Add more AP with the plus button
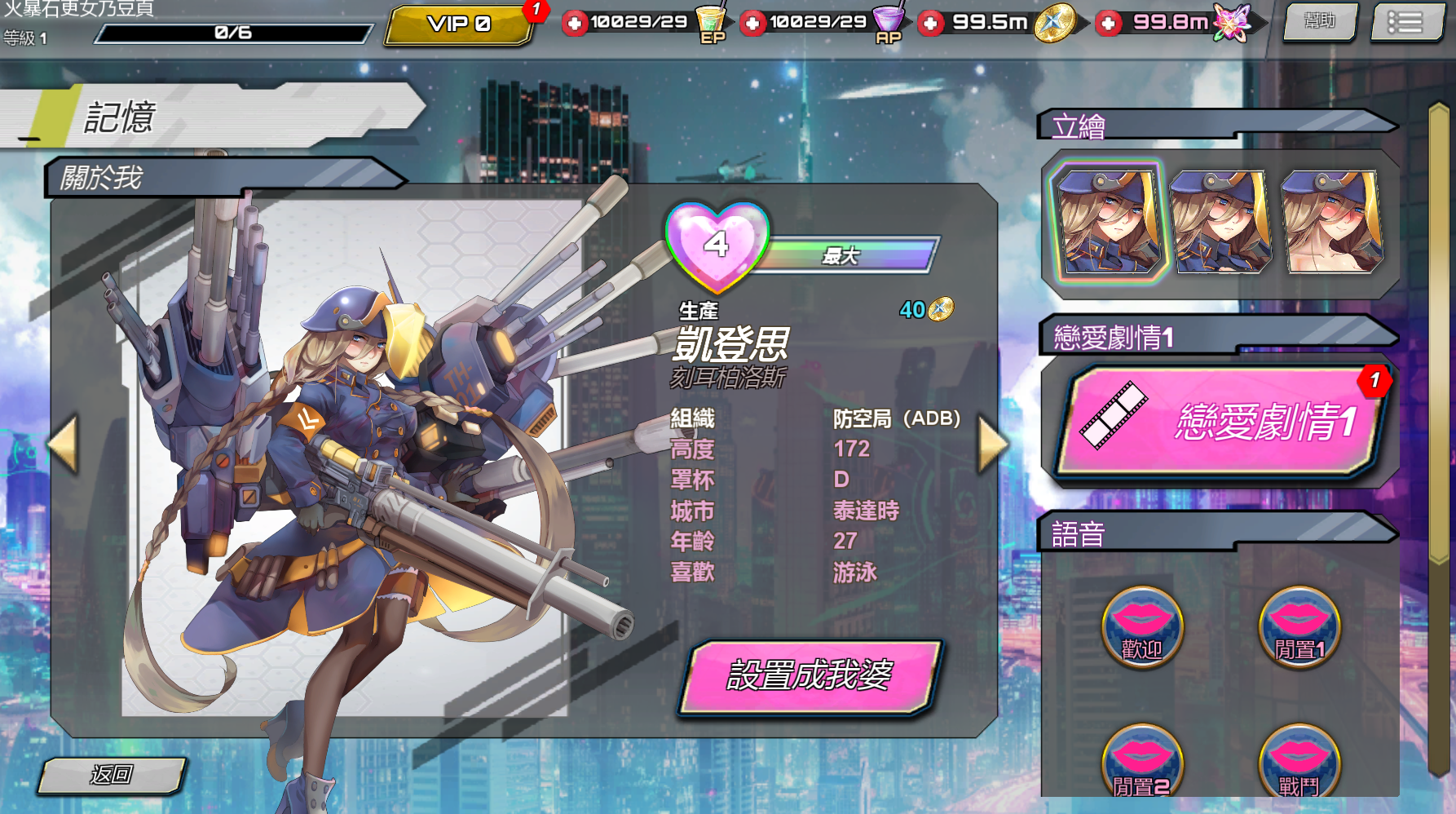Image resolution: width=1456 pixels, height=814 pixels. tap(752, 23)
